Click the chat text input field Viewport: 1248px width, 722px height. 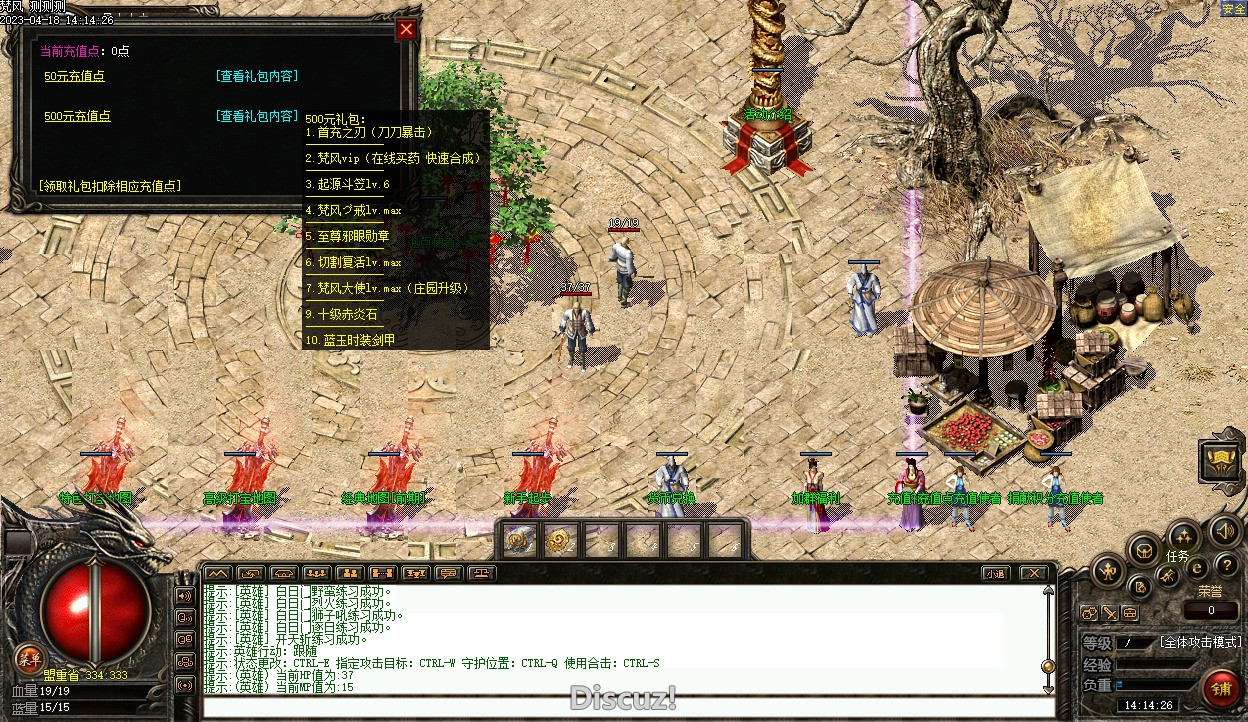pyautogui.click(x=620, y=708)
